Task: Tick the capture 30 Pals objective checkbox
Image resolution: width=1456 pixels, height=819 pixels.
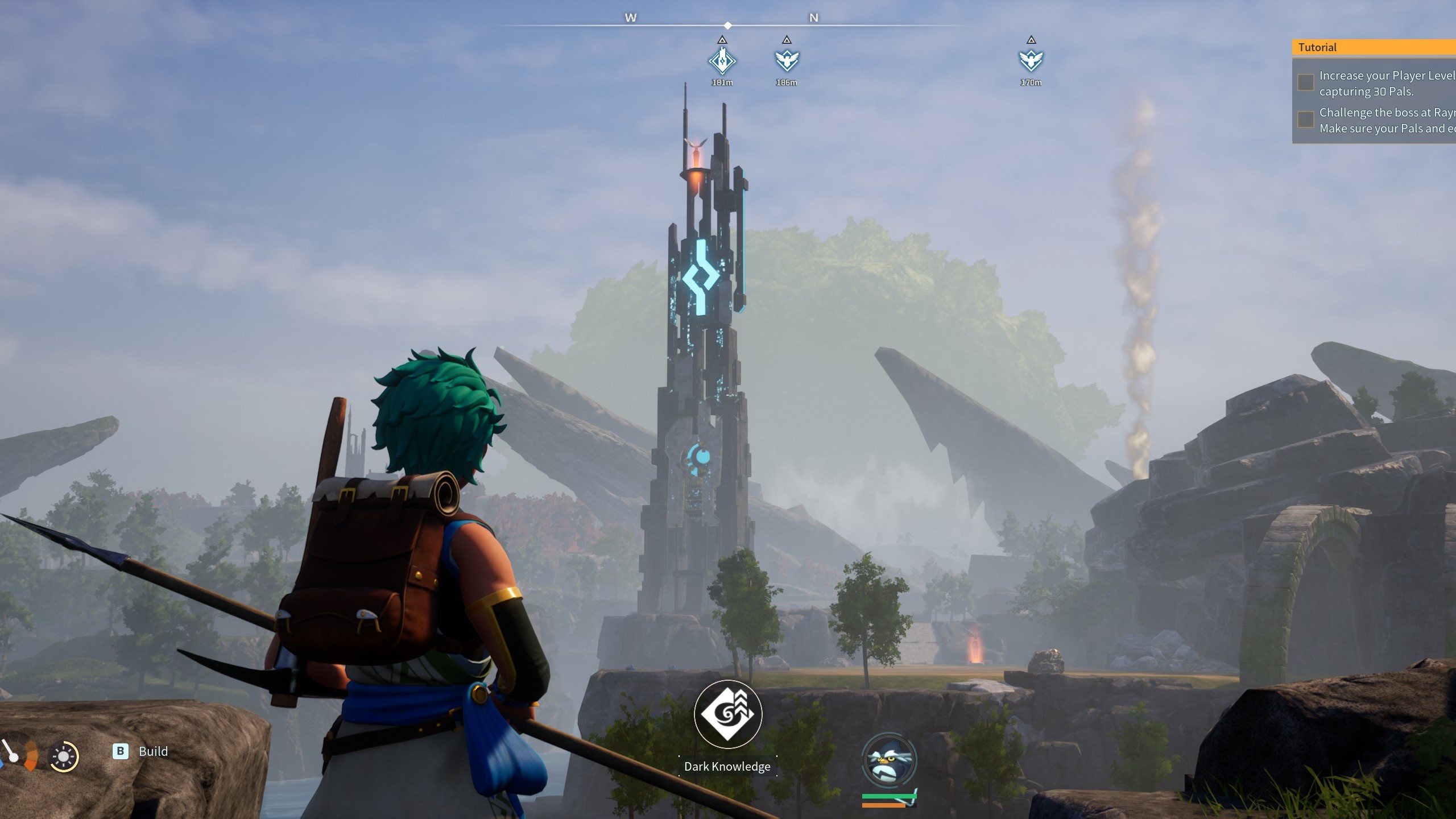Action: point(1306,82)
